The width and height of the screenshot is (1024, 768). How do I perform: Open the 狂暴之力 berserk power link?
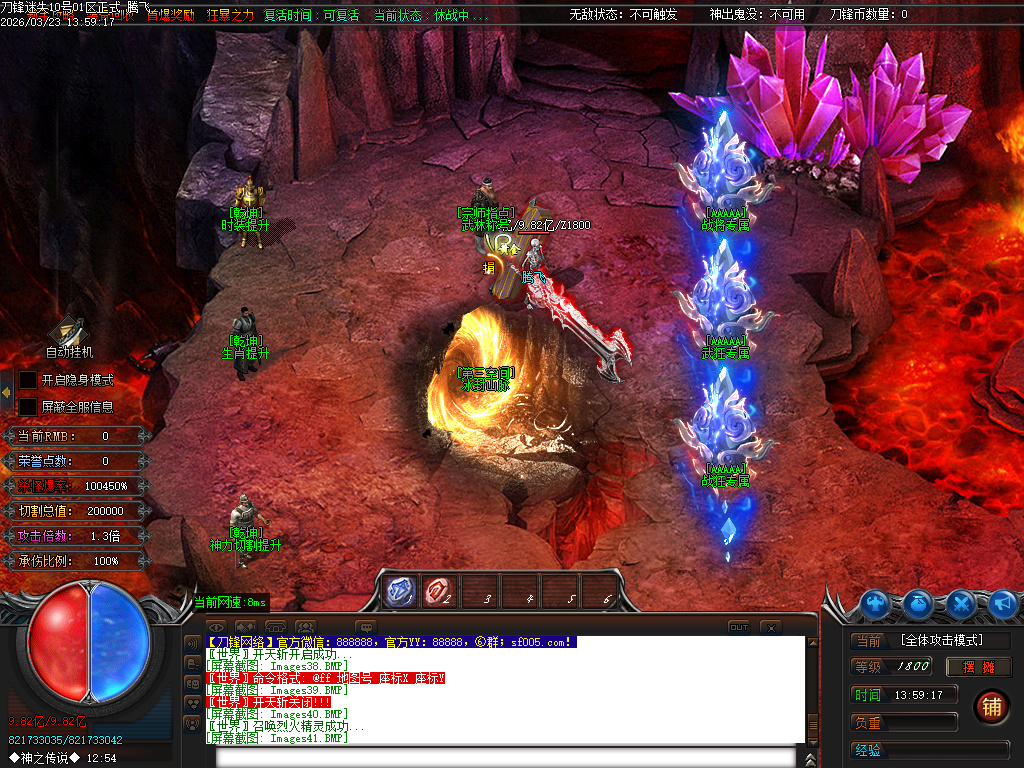[x=230, y=15]
